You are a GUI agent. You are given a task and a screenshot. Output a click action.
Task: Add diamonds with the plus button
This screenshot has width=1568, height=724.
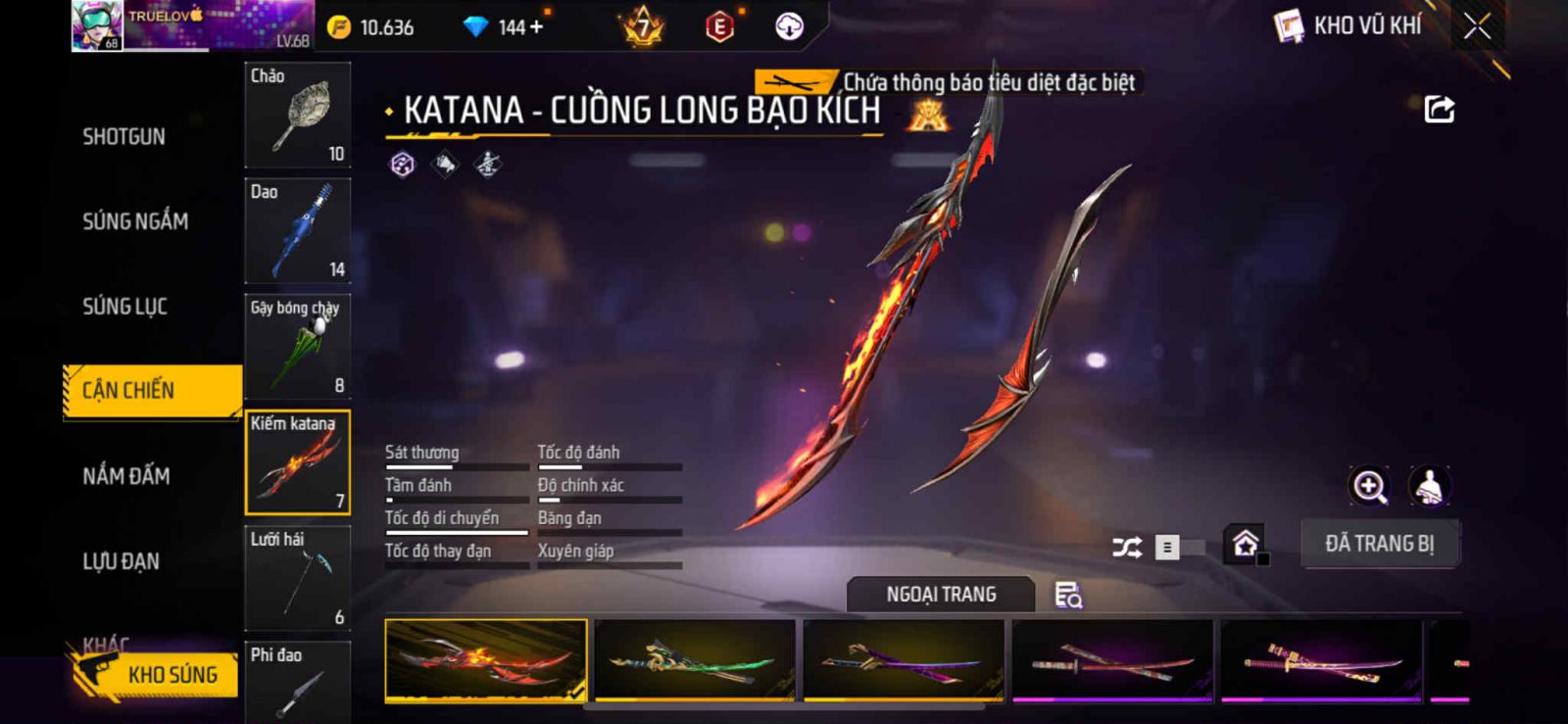[x=535, y=27]
